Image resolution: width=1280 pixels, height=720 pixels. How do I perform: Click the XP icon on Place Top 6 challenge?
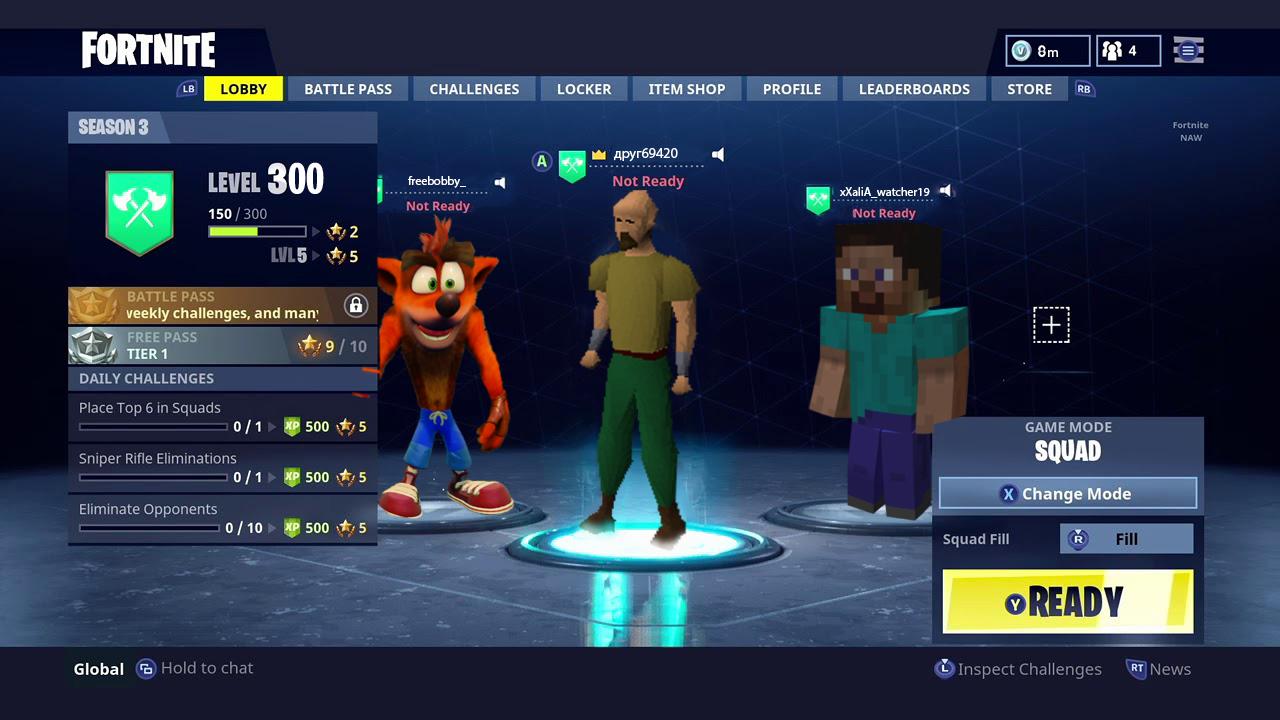coord(292,427)
